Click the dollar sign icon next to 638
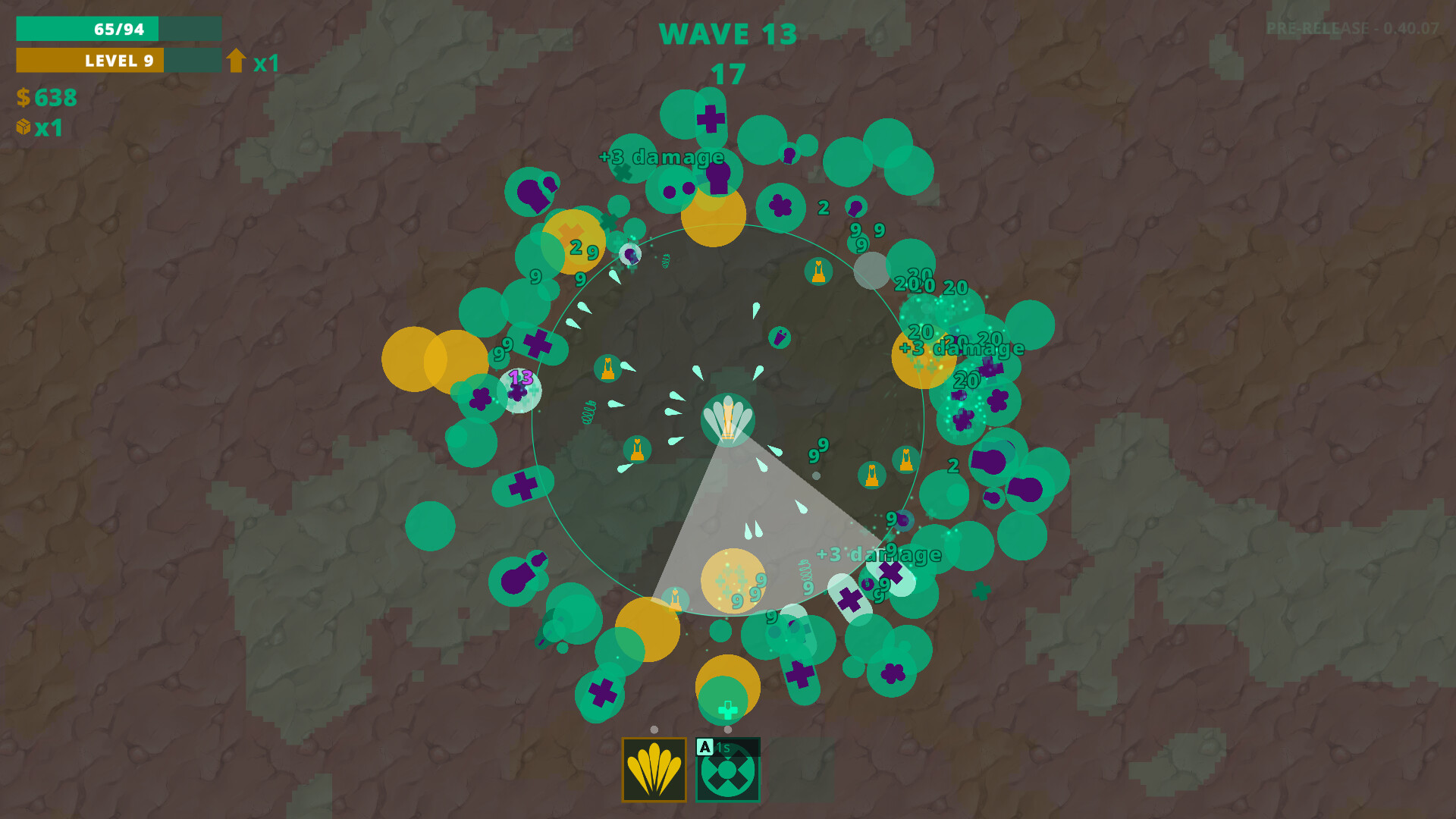Viewport: 1456px width, 819px height. tap(23, 99)
